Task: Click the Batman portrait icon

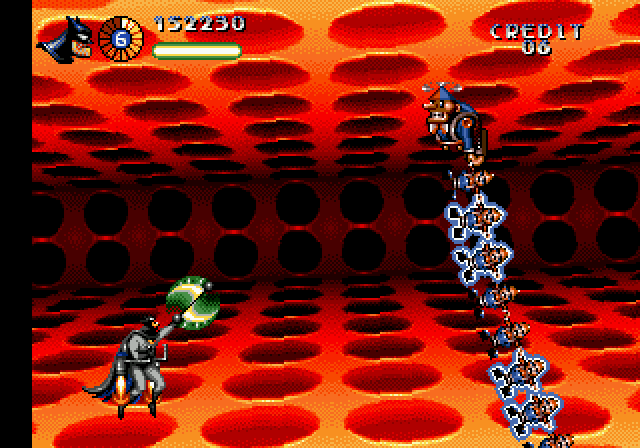Action: click(x=66, y=38)
